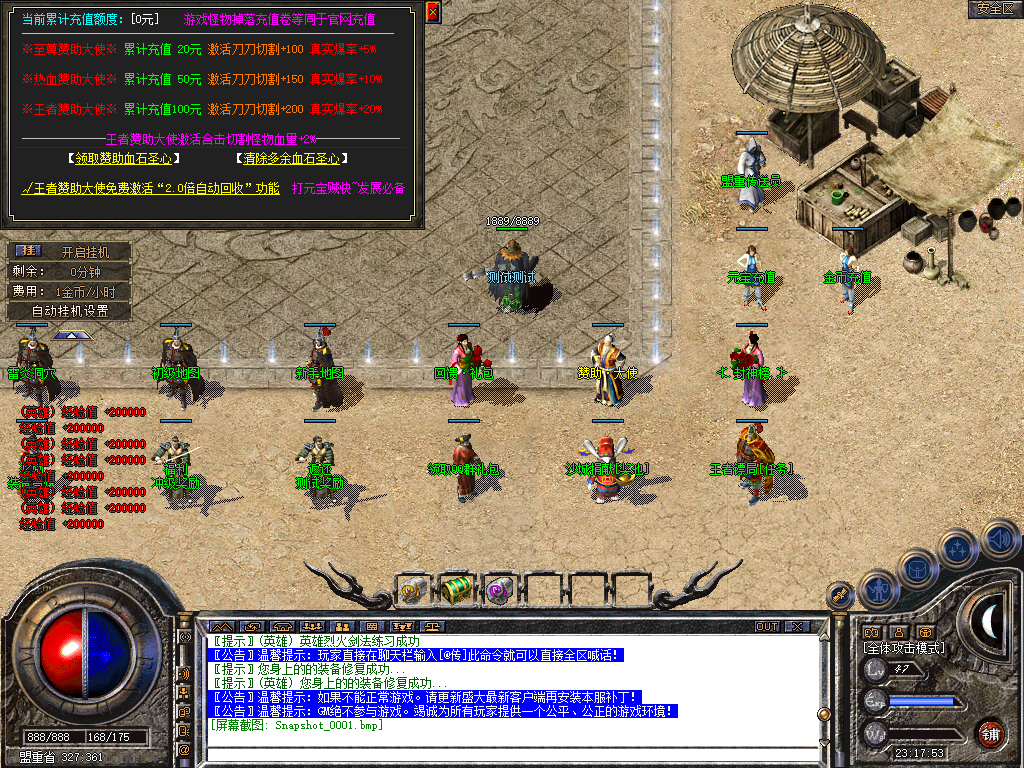Select the purple swirl scroll hotbar slot
Image resolution: width=1024 pixels, height=768 pixels.
(498, 590)
